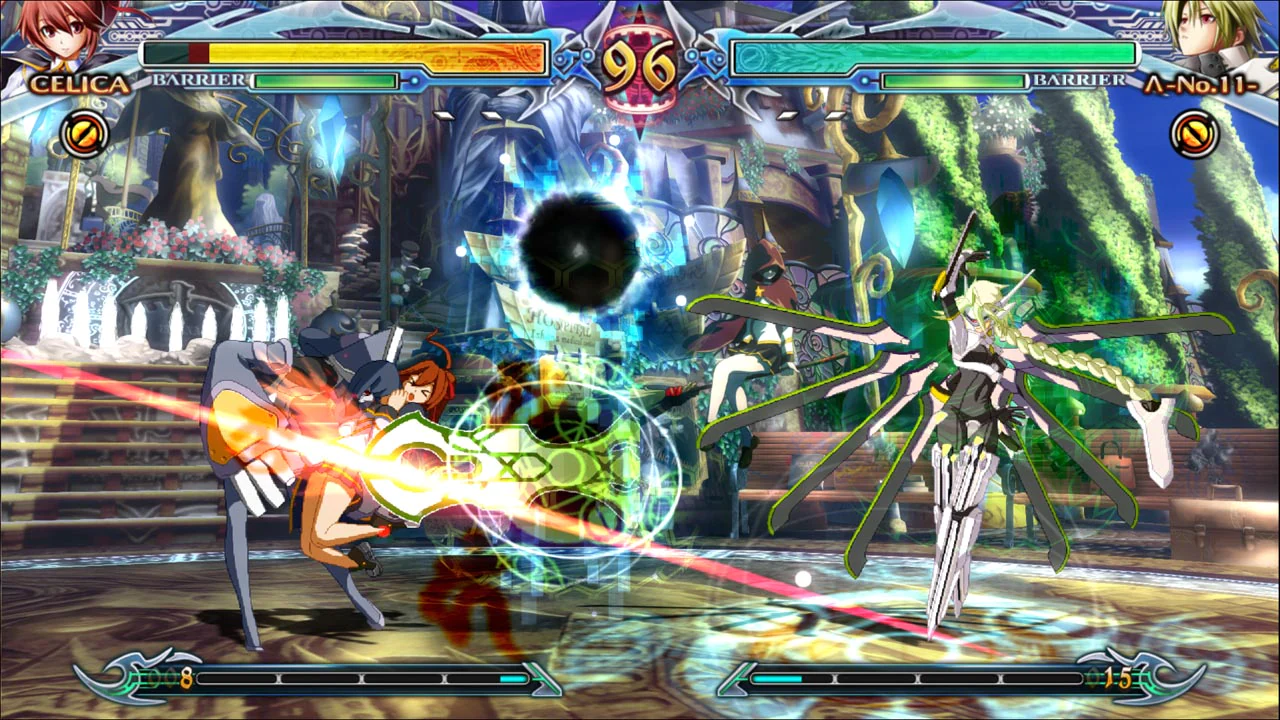1280x720 pixels.
Task: Toggle Λ-No.11's BARRIER gauge
Action: click(955, 82)
